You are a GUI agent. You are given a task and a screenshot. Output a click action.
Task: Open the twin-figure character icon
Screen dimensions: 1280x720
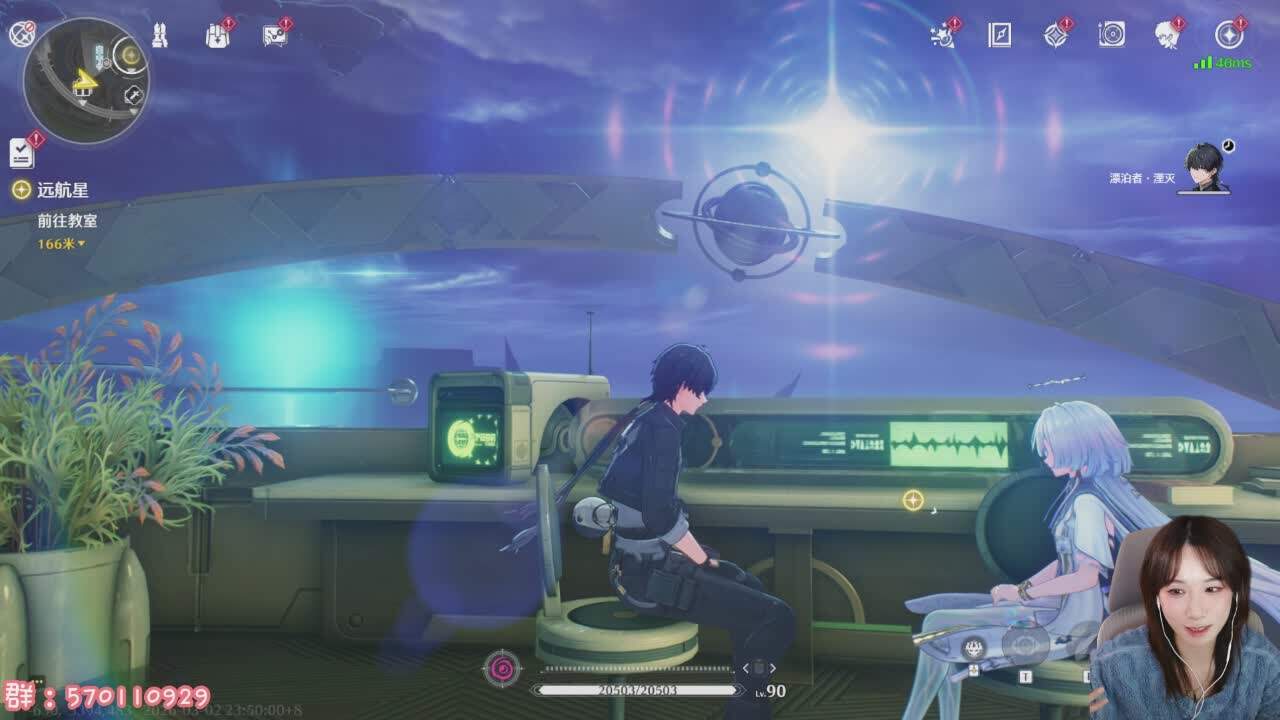point(160,35)
